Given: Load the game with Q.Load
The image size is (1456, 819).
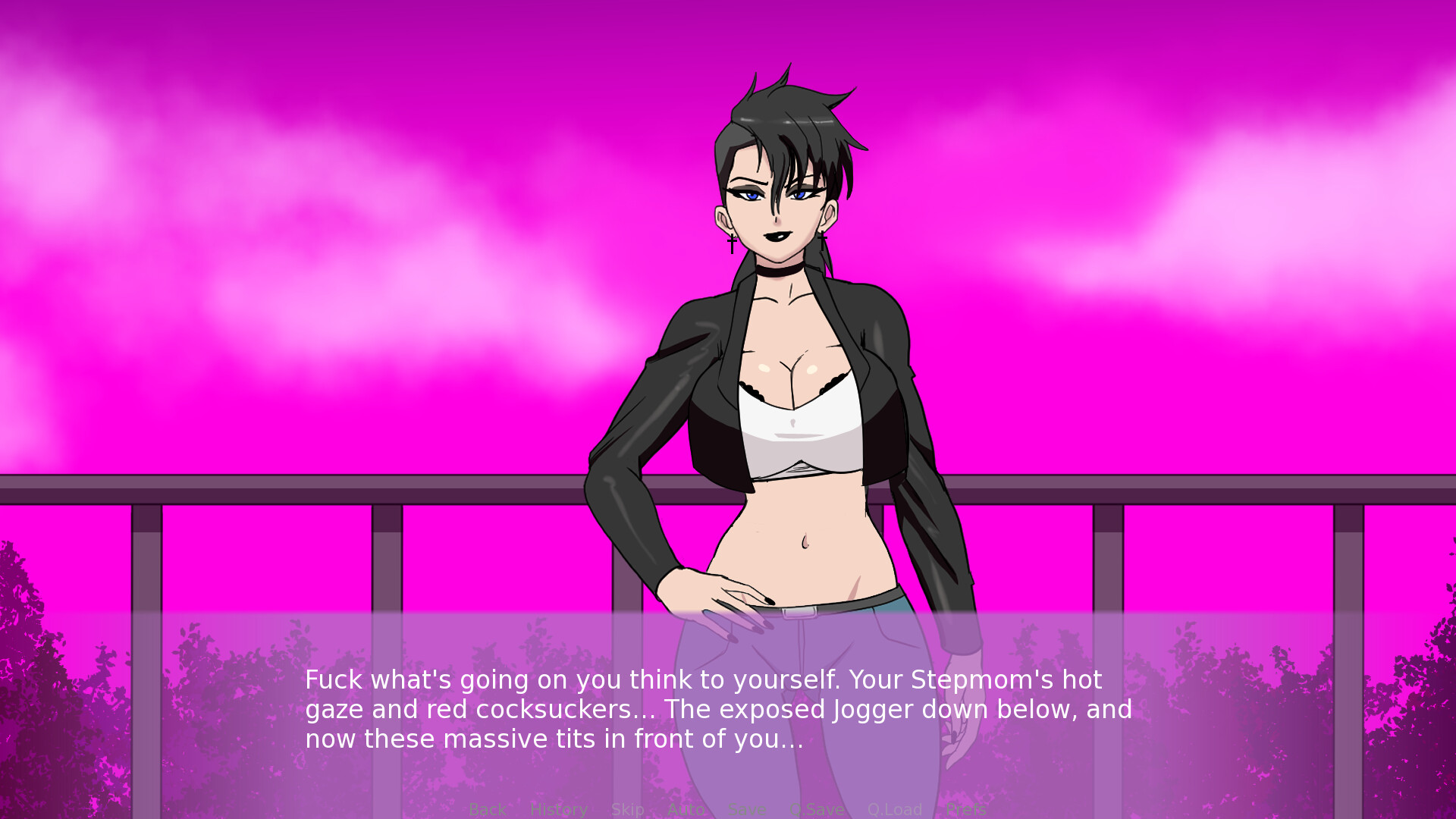Looking at the screenshot, I should 895,809.
